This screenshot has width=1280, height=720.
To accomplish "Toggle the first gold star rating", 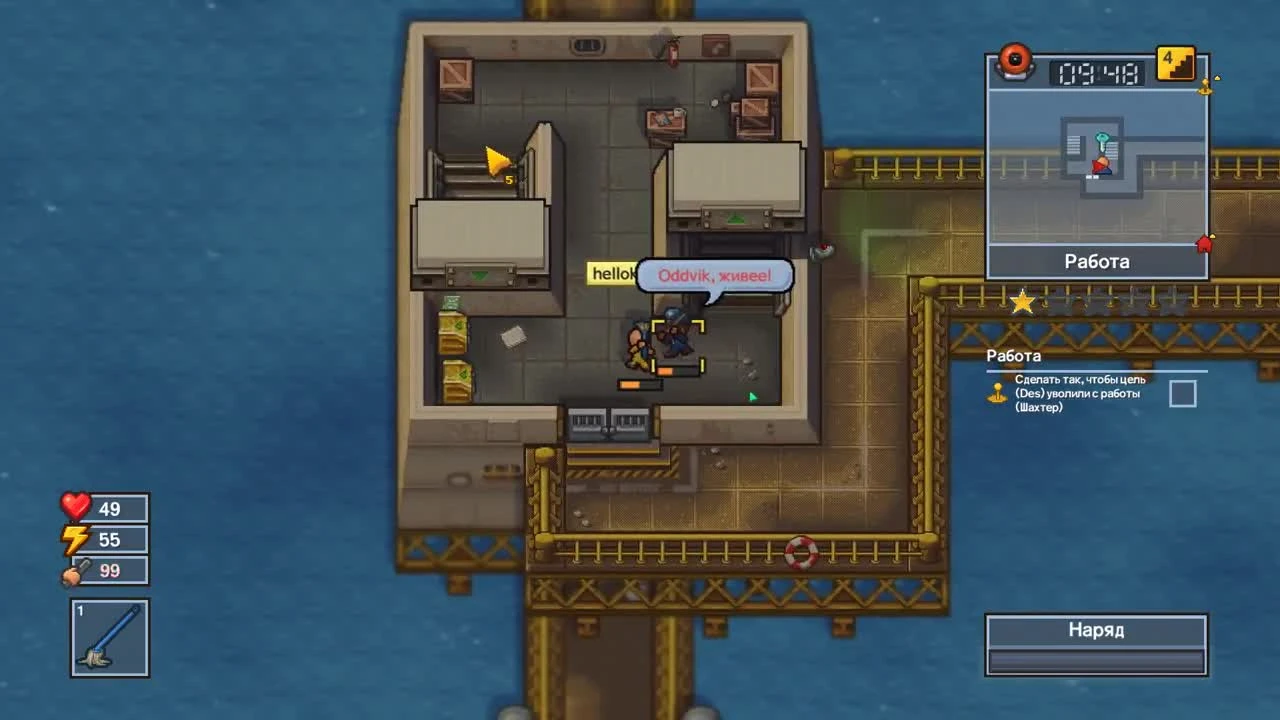I will (1022, 301).
